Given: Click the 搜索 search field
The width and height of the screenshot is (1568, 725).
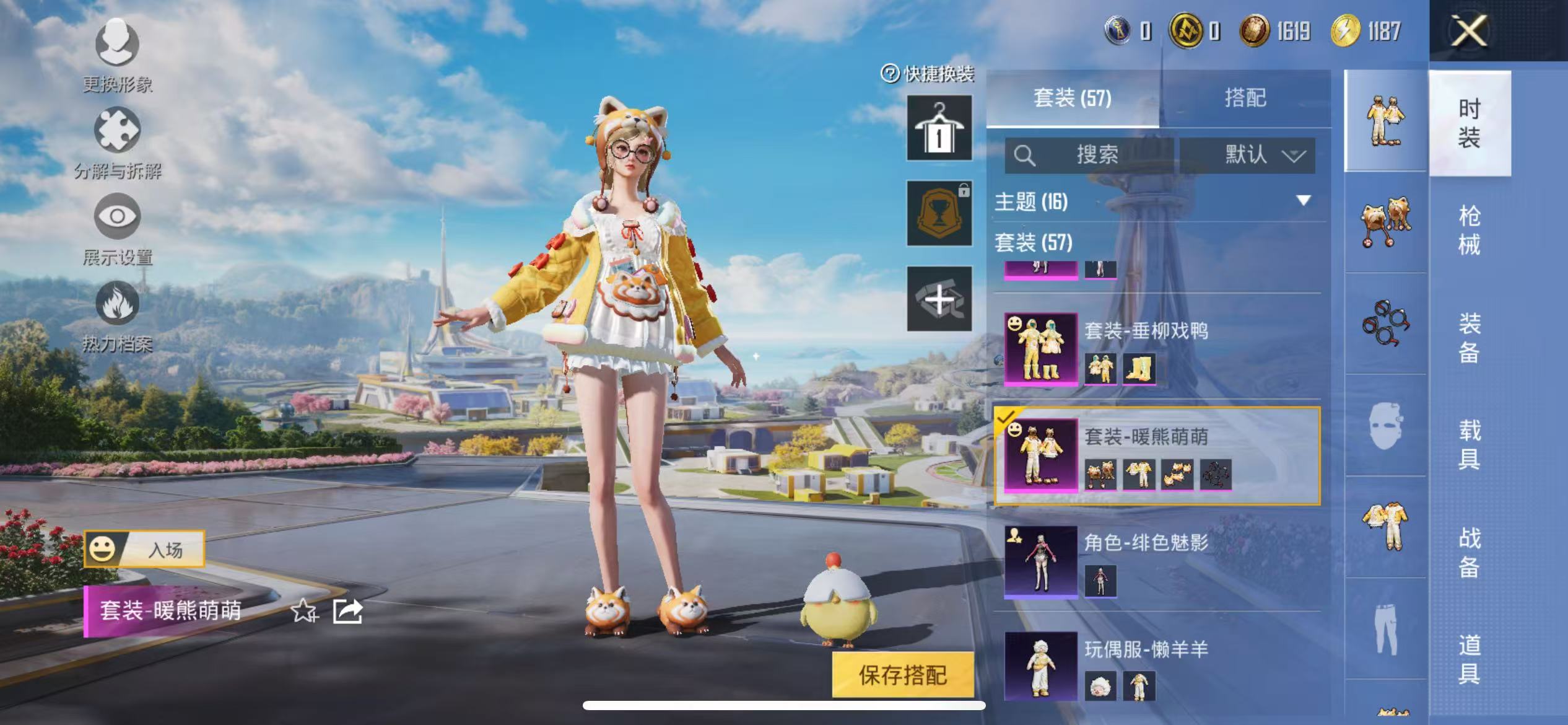Looking at the screenshot, I should coord(1090,155).
